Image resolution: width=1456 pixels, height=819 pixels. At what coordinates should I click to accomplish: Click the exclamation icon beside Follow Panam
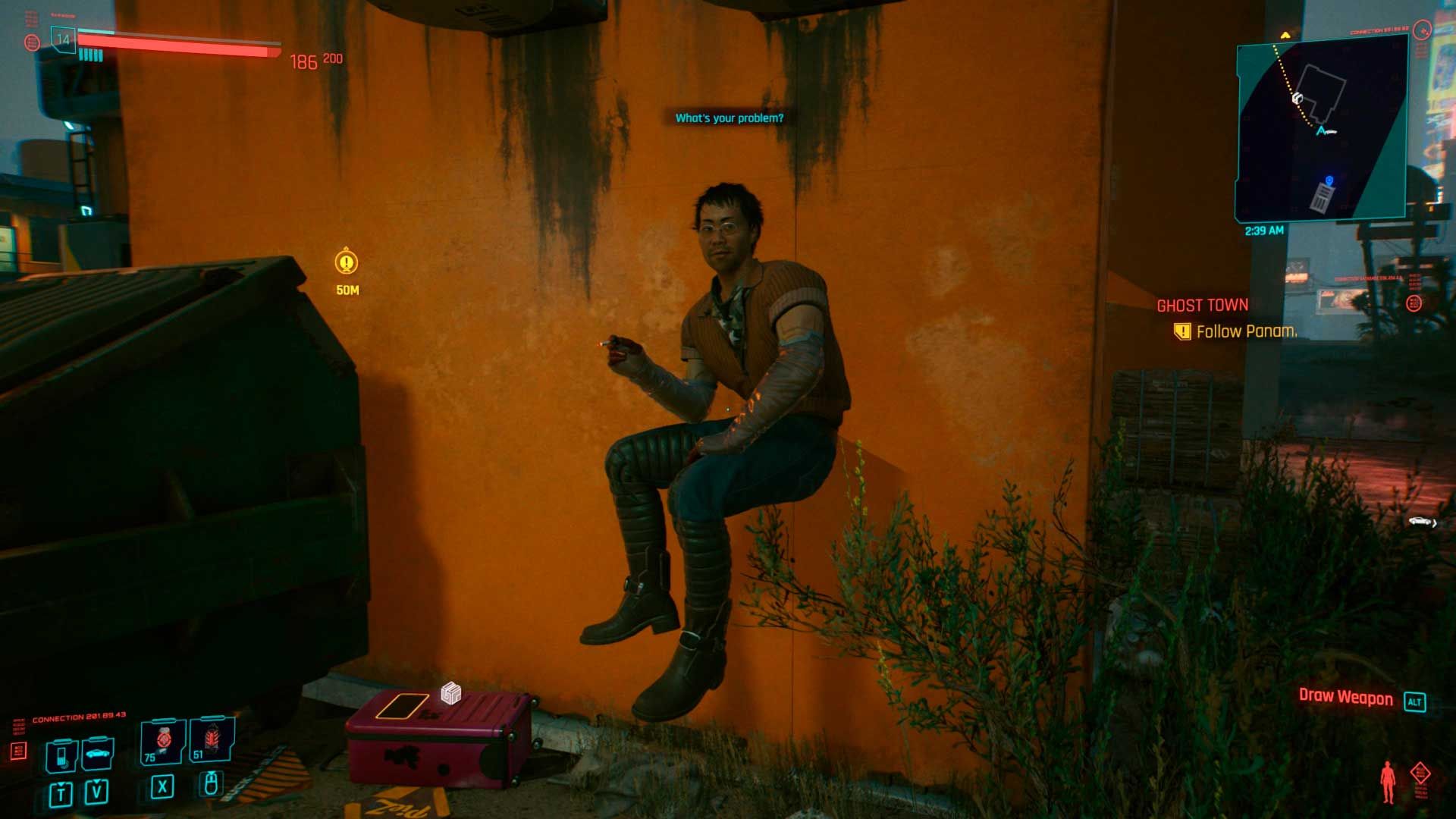(1181, 331)
